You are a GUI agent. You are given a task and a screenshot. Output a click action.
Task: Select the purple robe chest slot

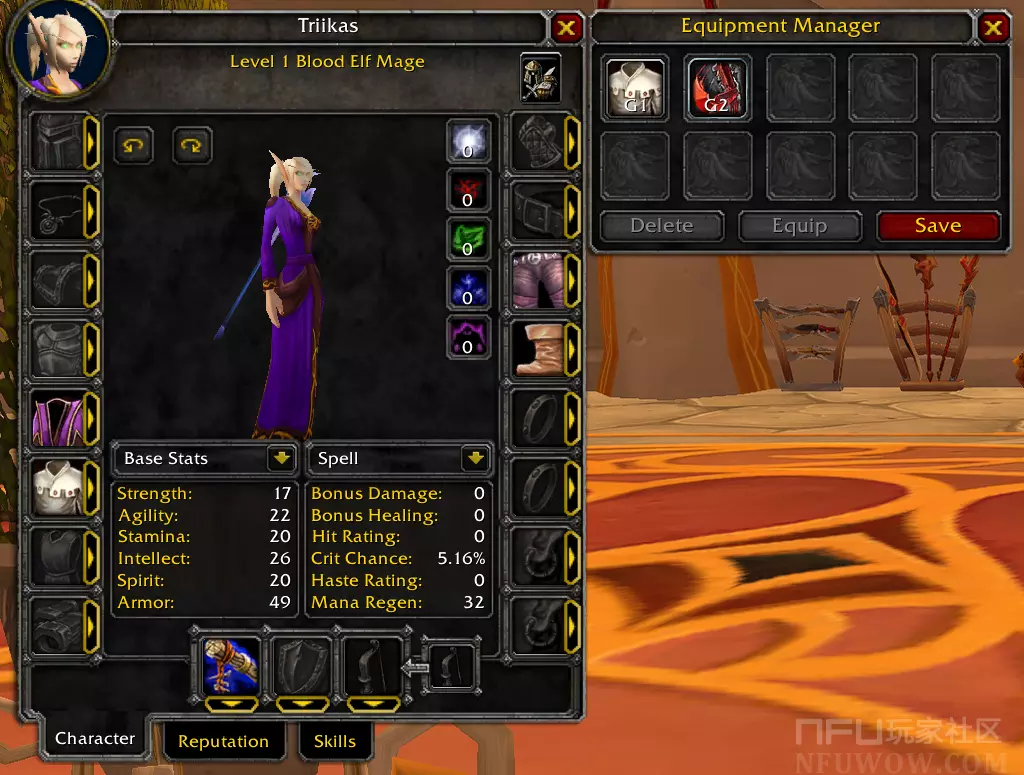point(56,419)
